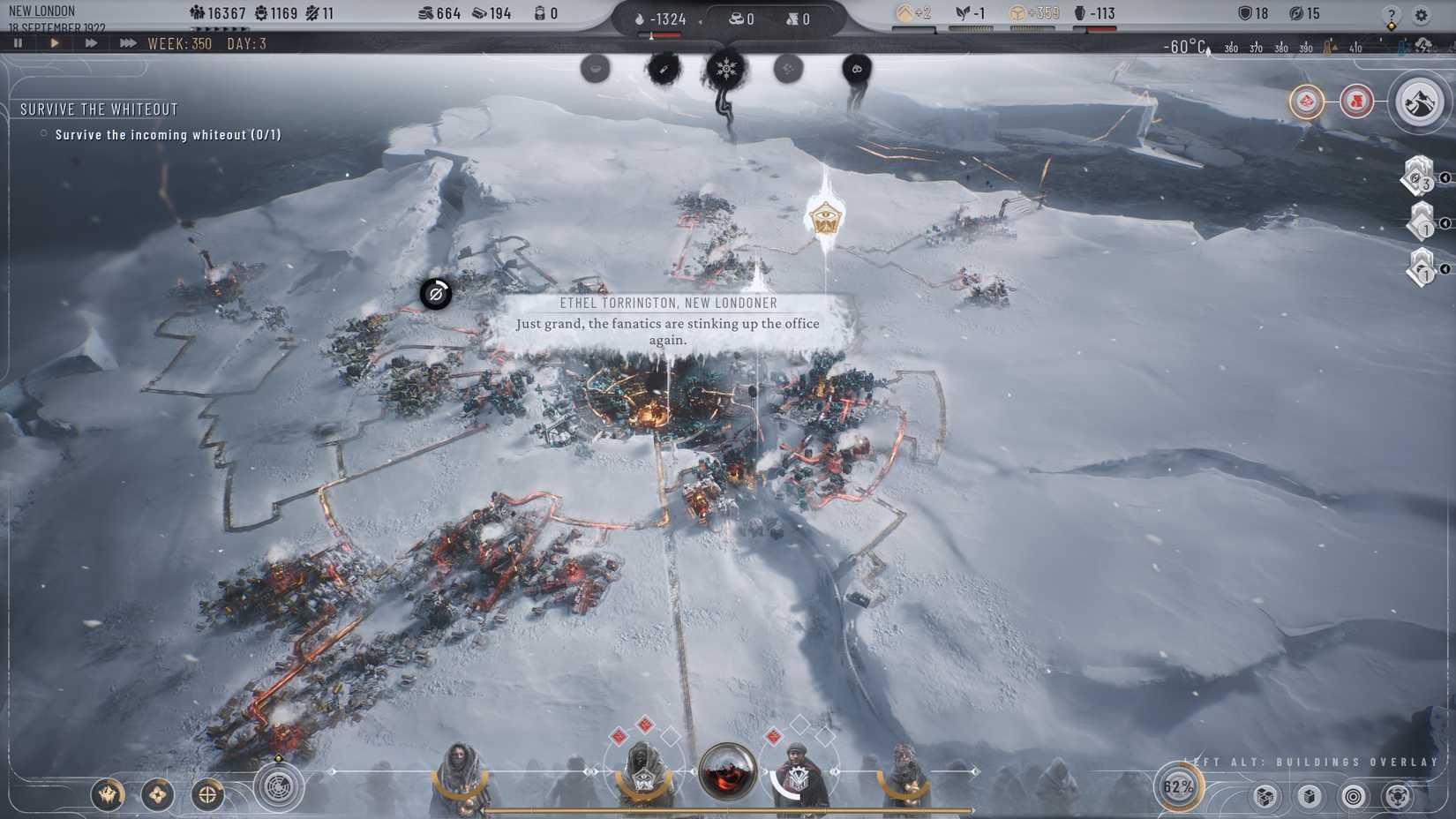The width and height of the screenshot is (1456, 819).
Task: Click the population icon showing 16367
Action: coord(196,10)
